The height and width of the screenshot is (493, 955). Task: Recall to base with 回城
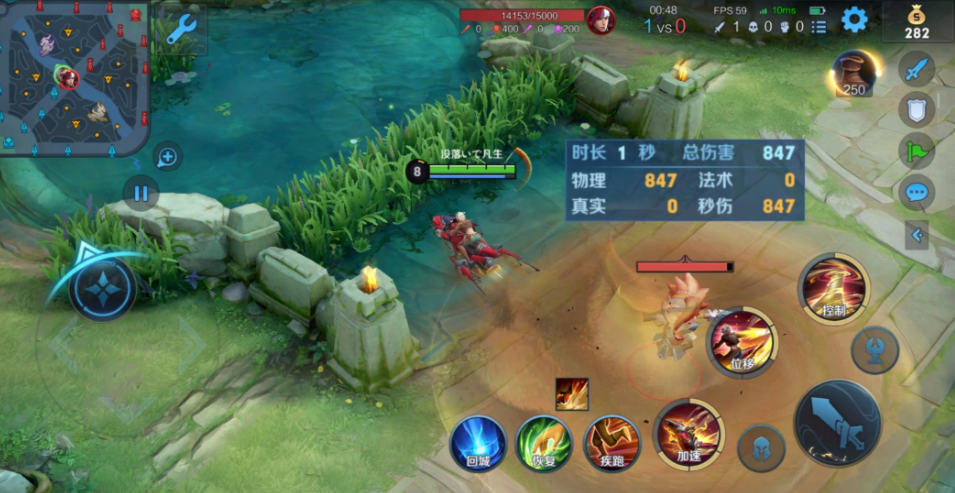(x=477, y=443)
